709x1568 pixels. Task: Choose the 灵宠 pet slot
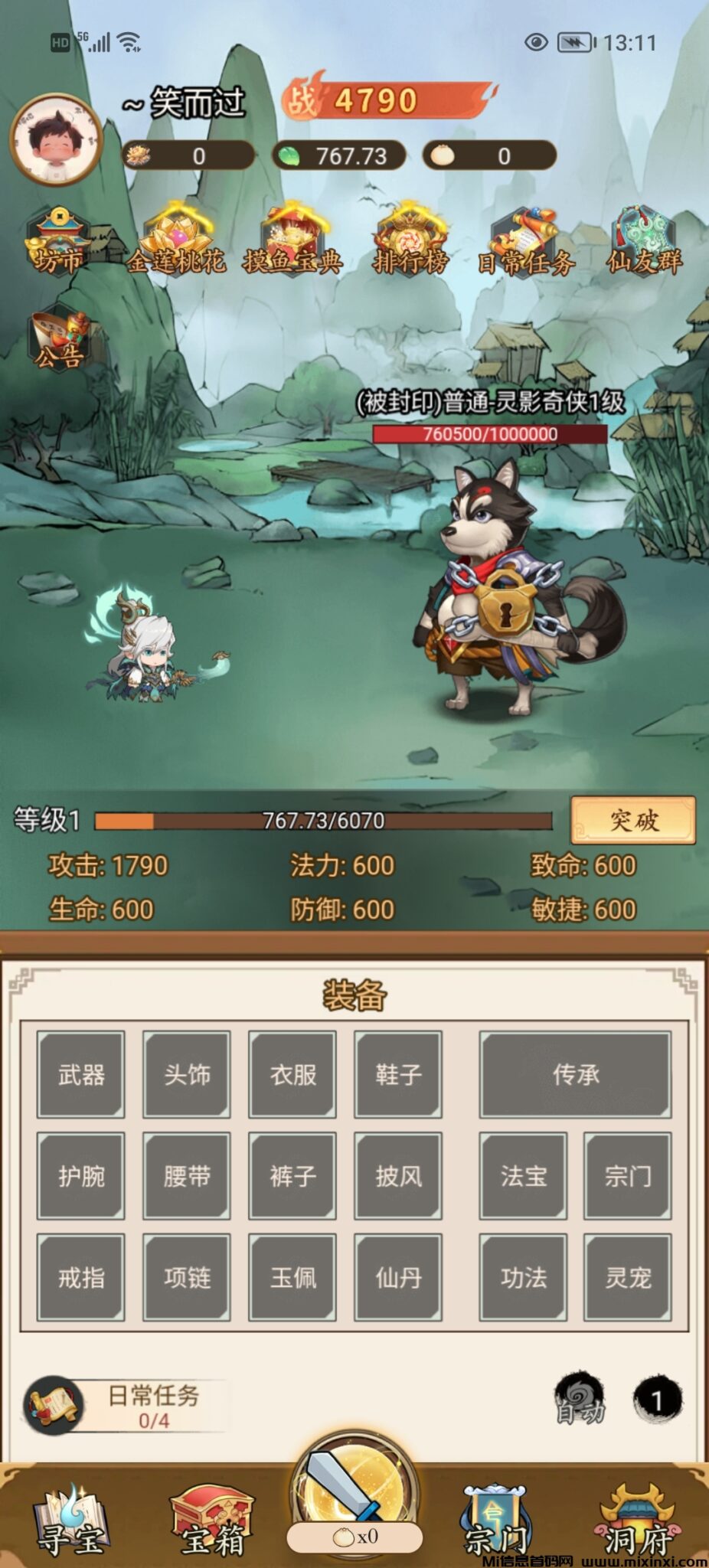tap(628, 1276)
